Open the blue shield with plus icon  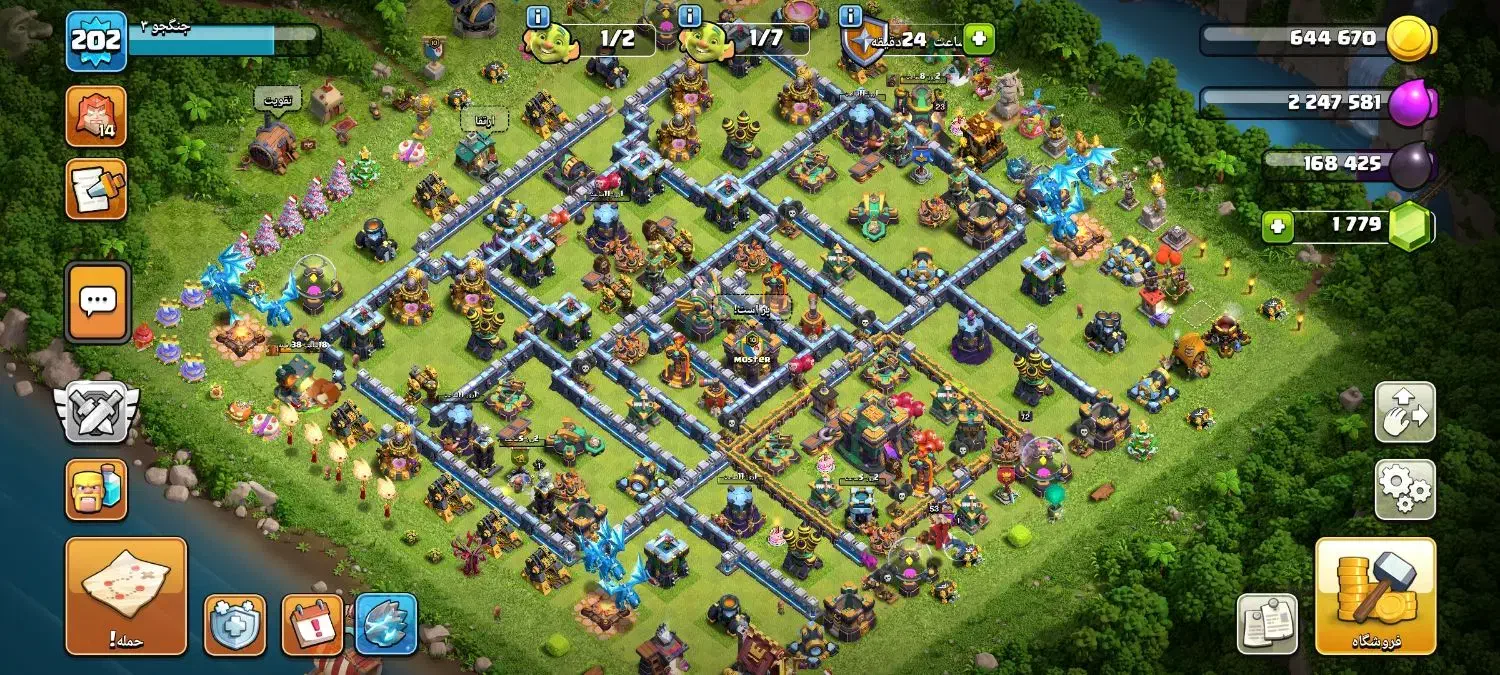[x=235, y=625]
